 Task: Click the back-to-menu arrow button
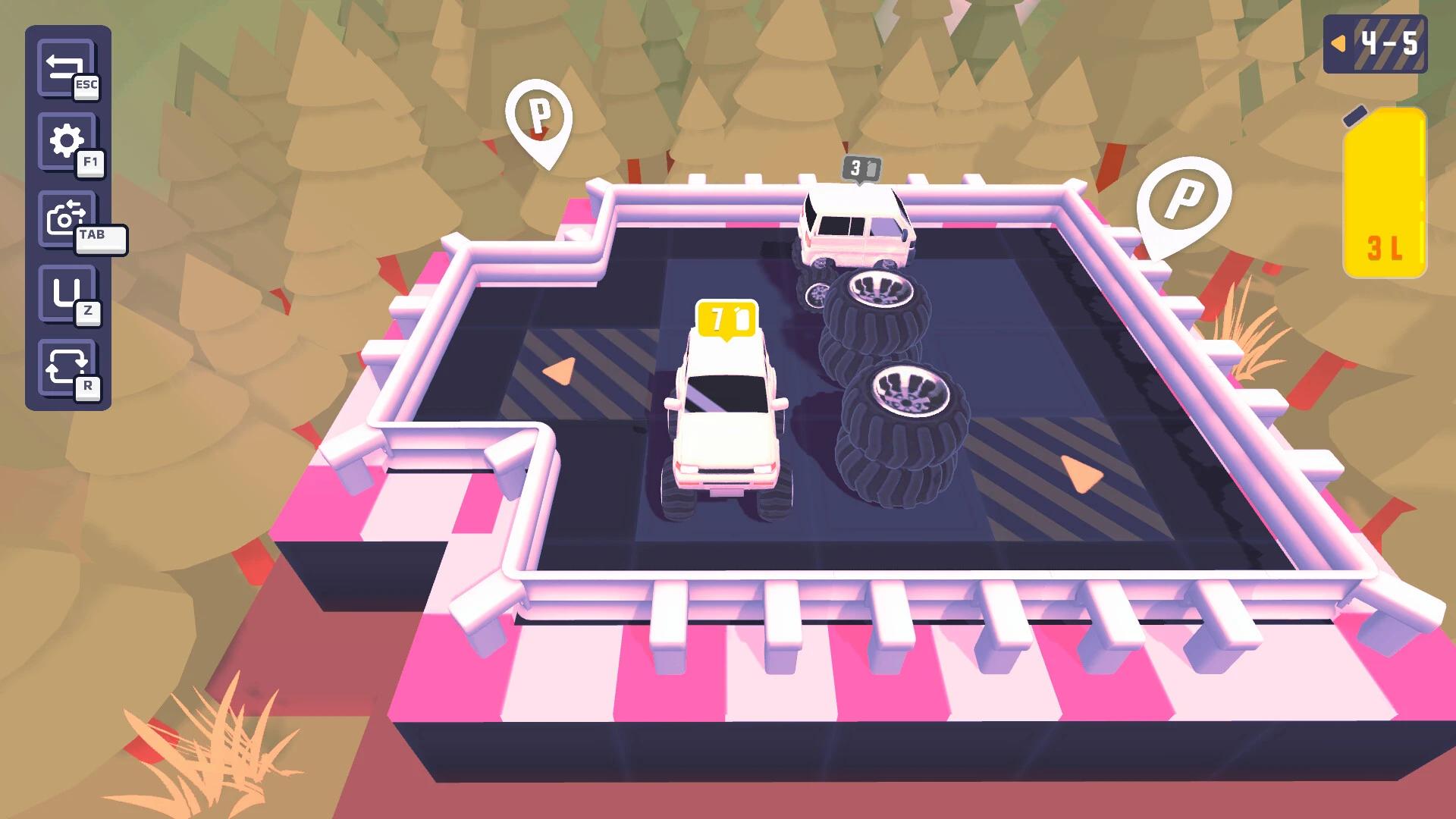(x=64, y=68)
